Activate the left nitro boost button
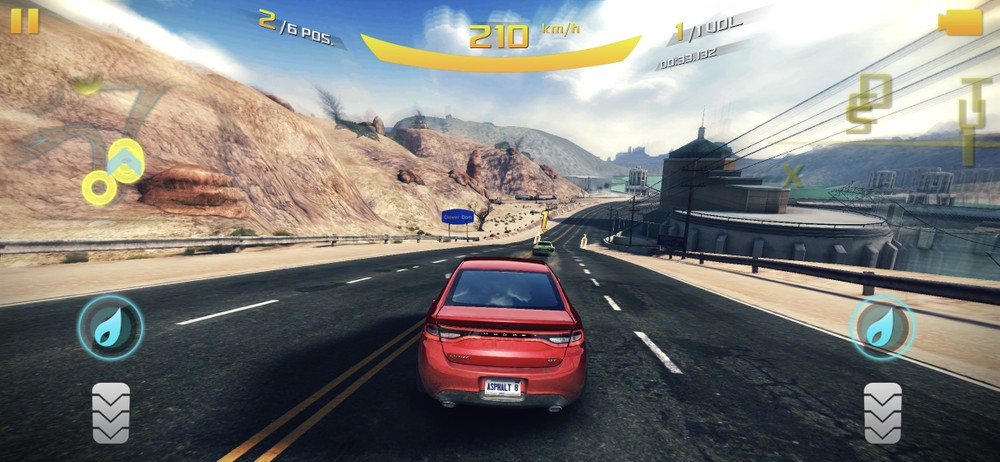Image resolution: width=1000 pixels, height=462 pixels. pos(110,327)
